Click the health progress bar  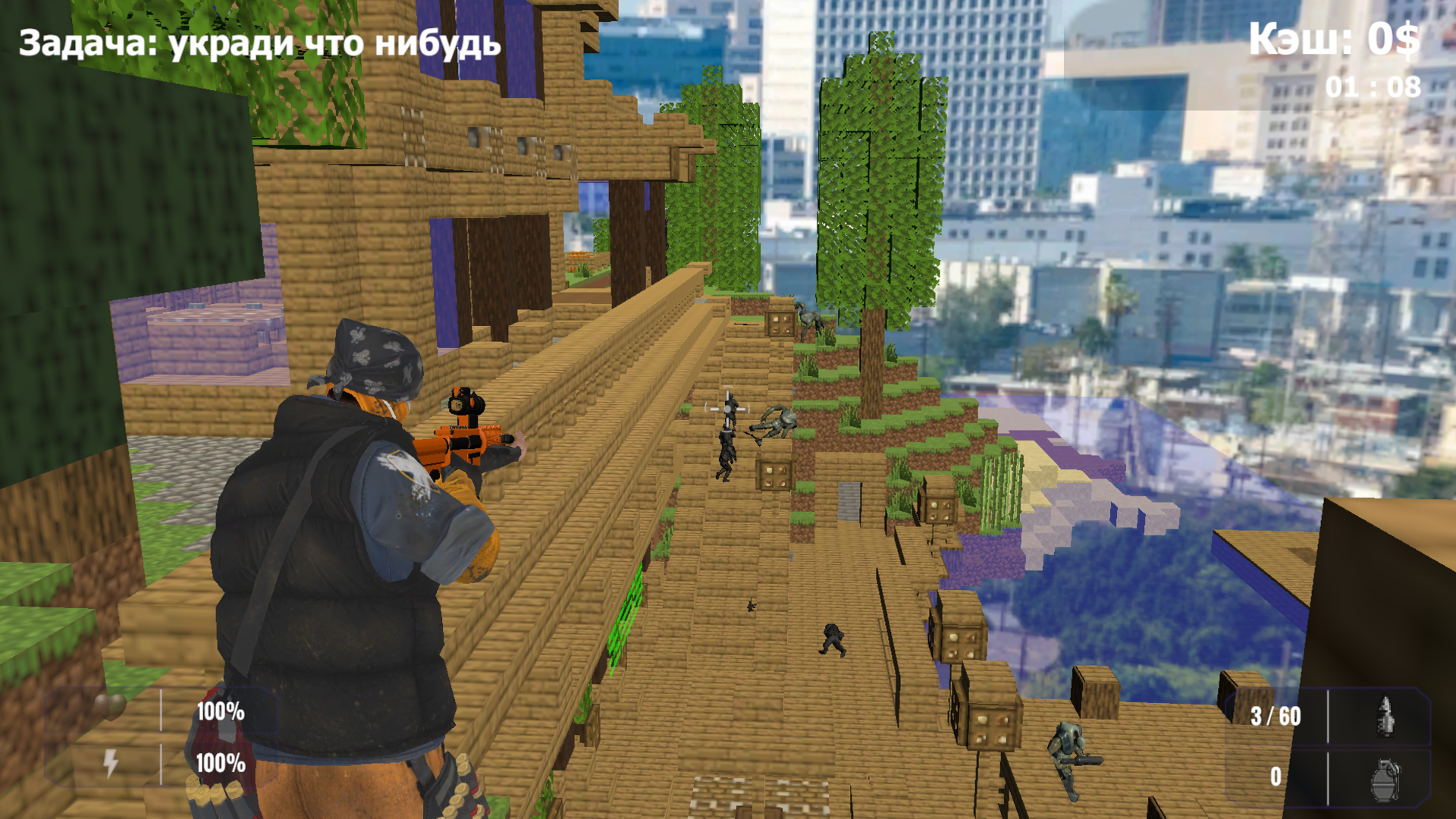pos(161,709)
